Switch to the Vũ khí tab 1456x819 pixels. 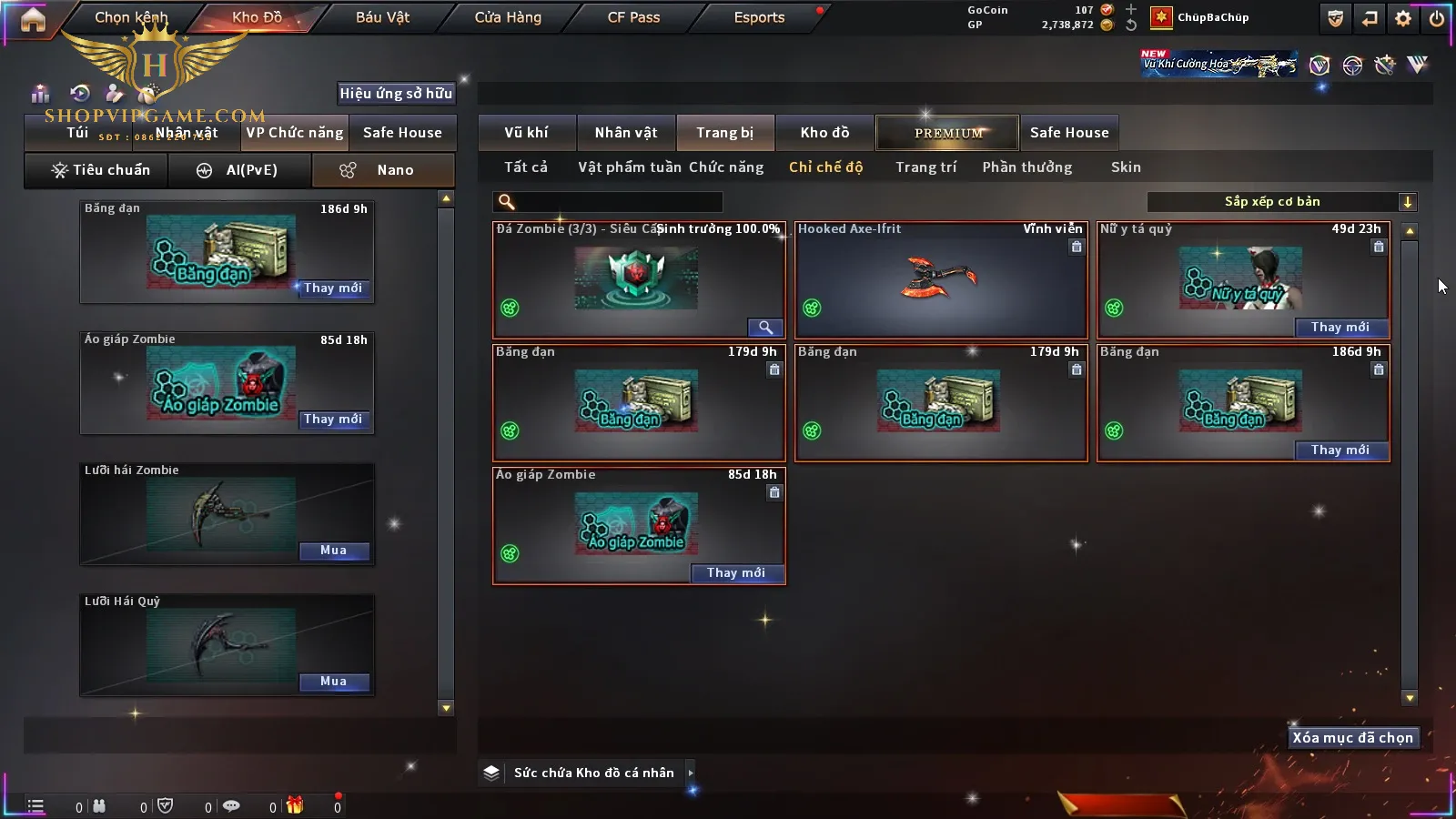coord(526,133)
